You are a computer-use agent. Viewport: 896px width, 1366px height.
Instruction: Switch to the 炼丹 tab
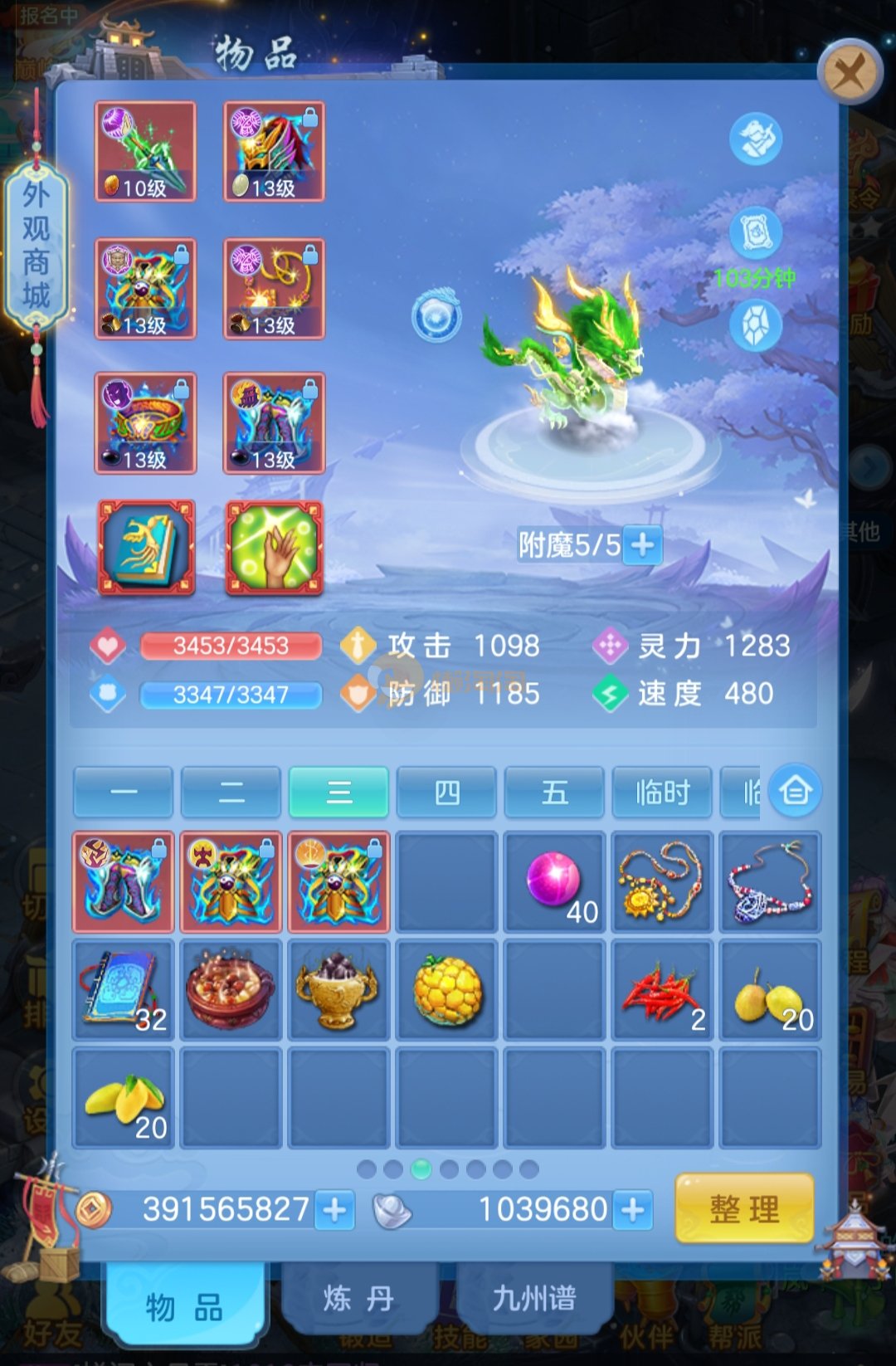358,1299
